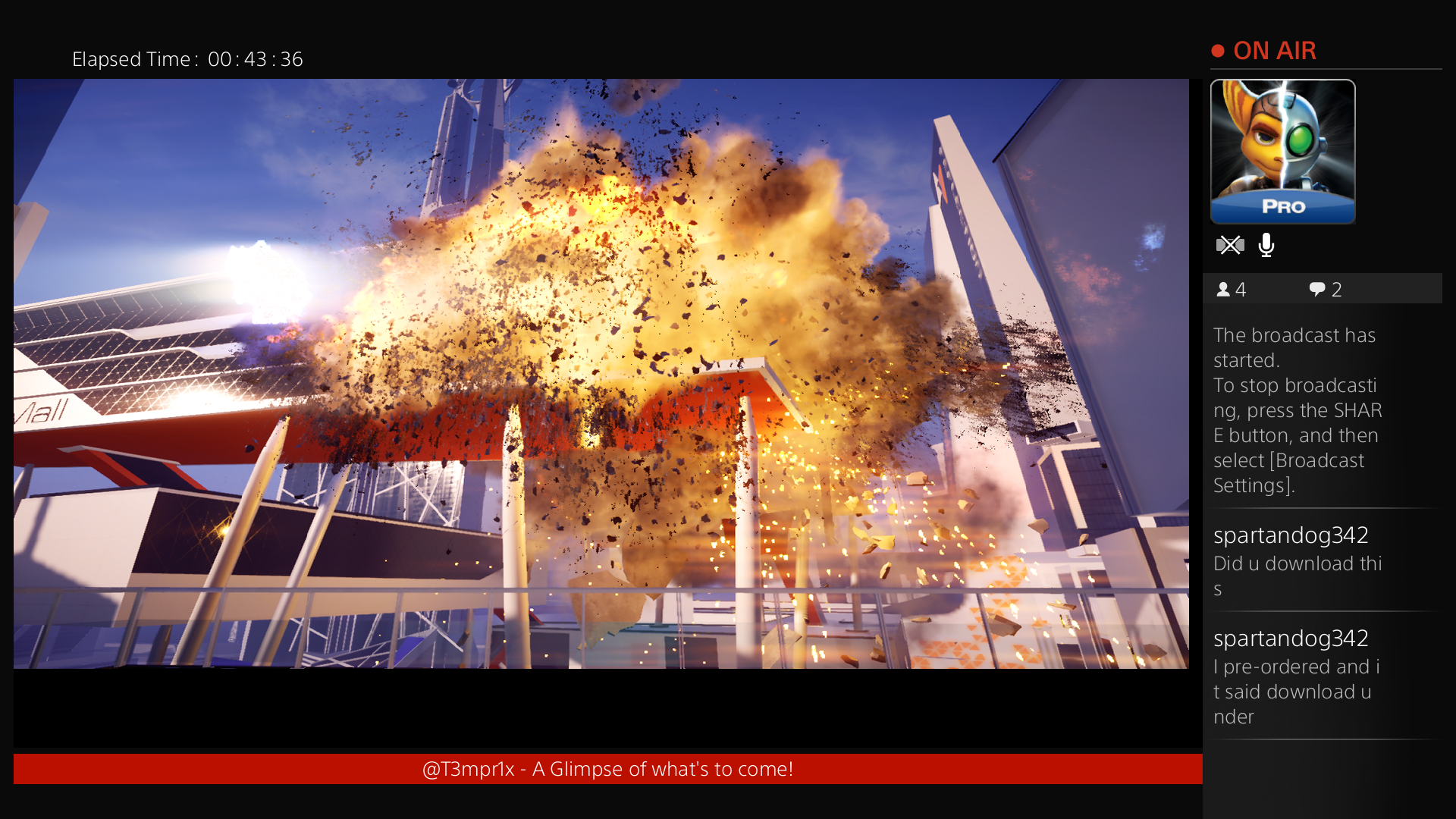
Task: Toggle camera sharing off the crossed-out camera
Action: click(x=1231, y=245)
